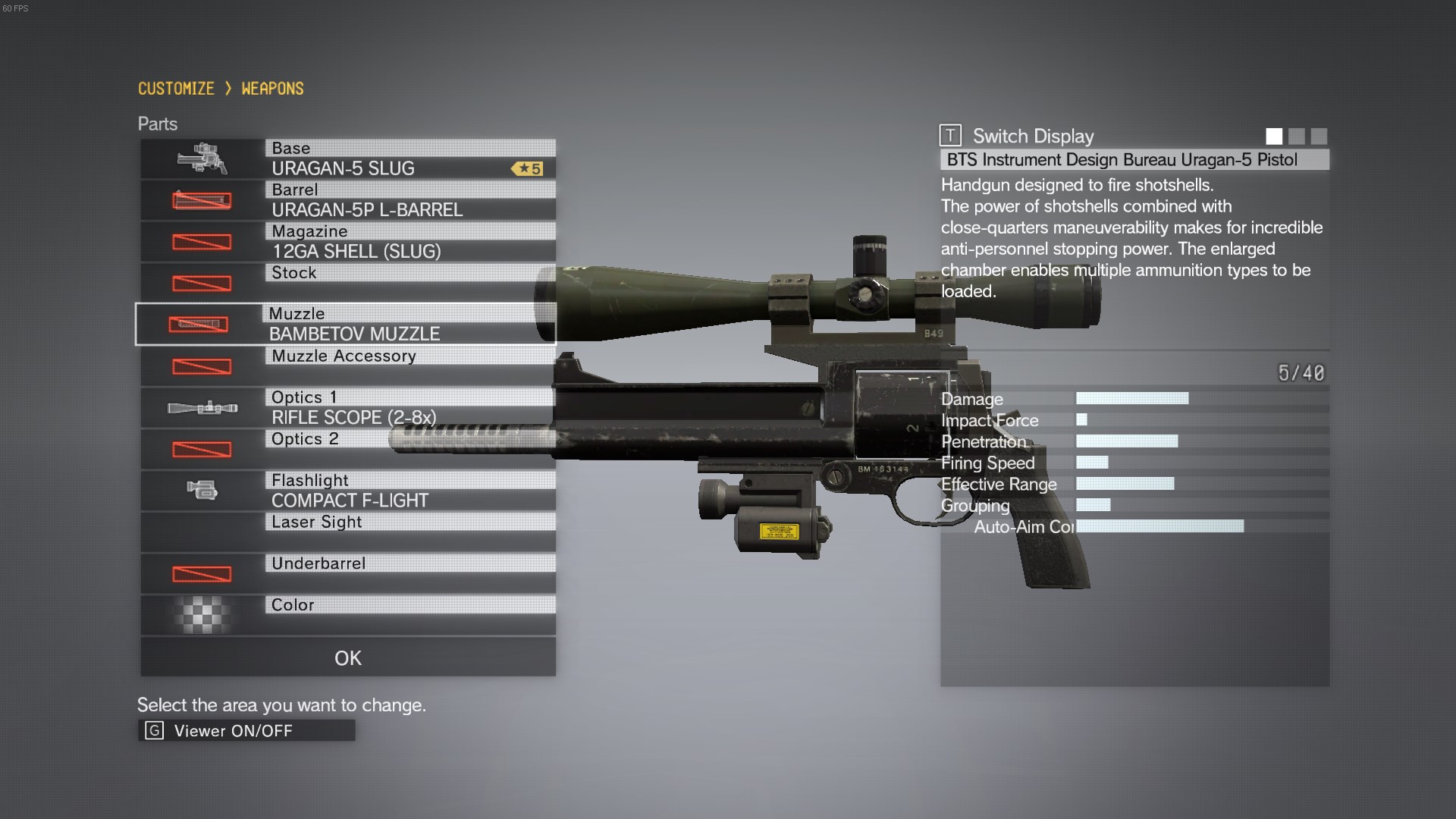Toggle Viewer ON/OFF
This screenshot has width=1456, height=819.
tap(246, 730)
